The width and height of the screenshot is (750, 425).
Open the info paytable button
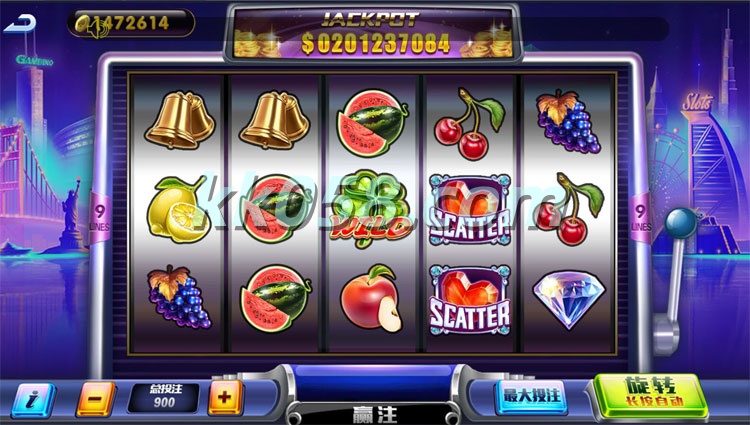click(32, 399)
